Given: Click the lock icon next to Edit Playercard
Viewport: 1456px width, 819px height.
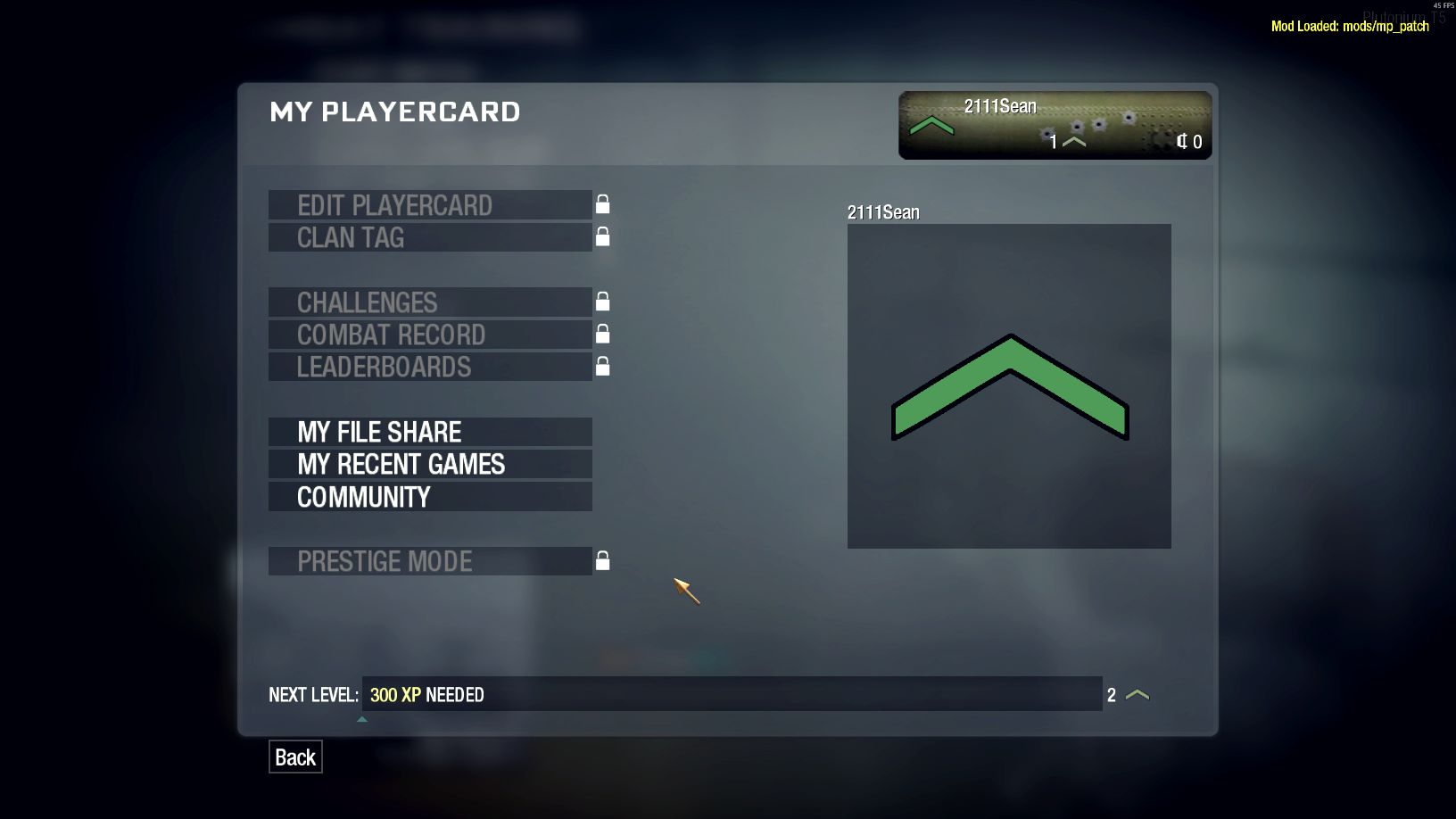Looking at the screenshot, I should click(602, 204).
